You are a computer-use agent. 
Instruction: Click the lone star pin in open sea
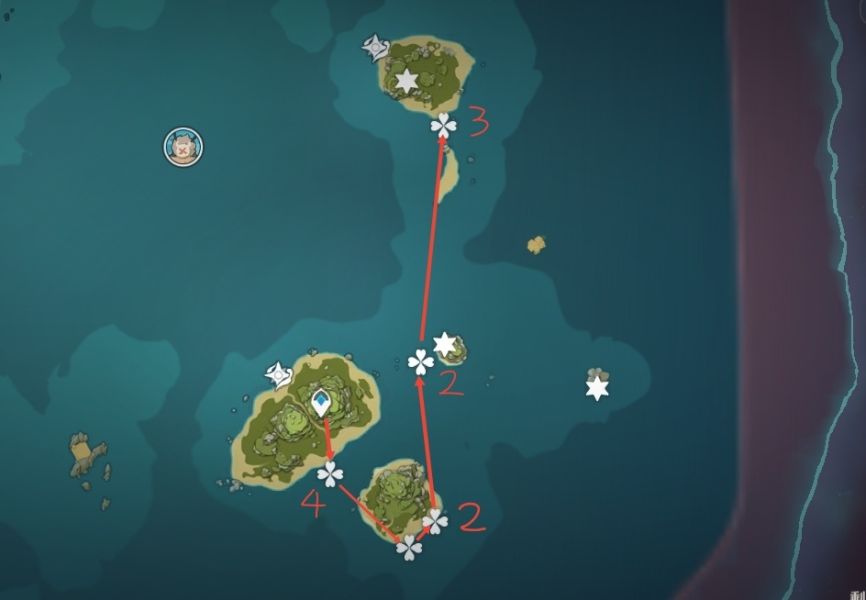597,387
